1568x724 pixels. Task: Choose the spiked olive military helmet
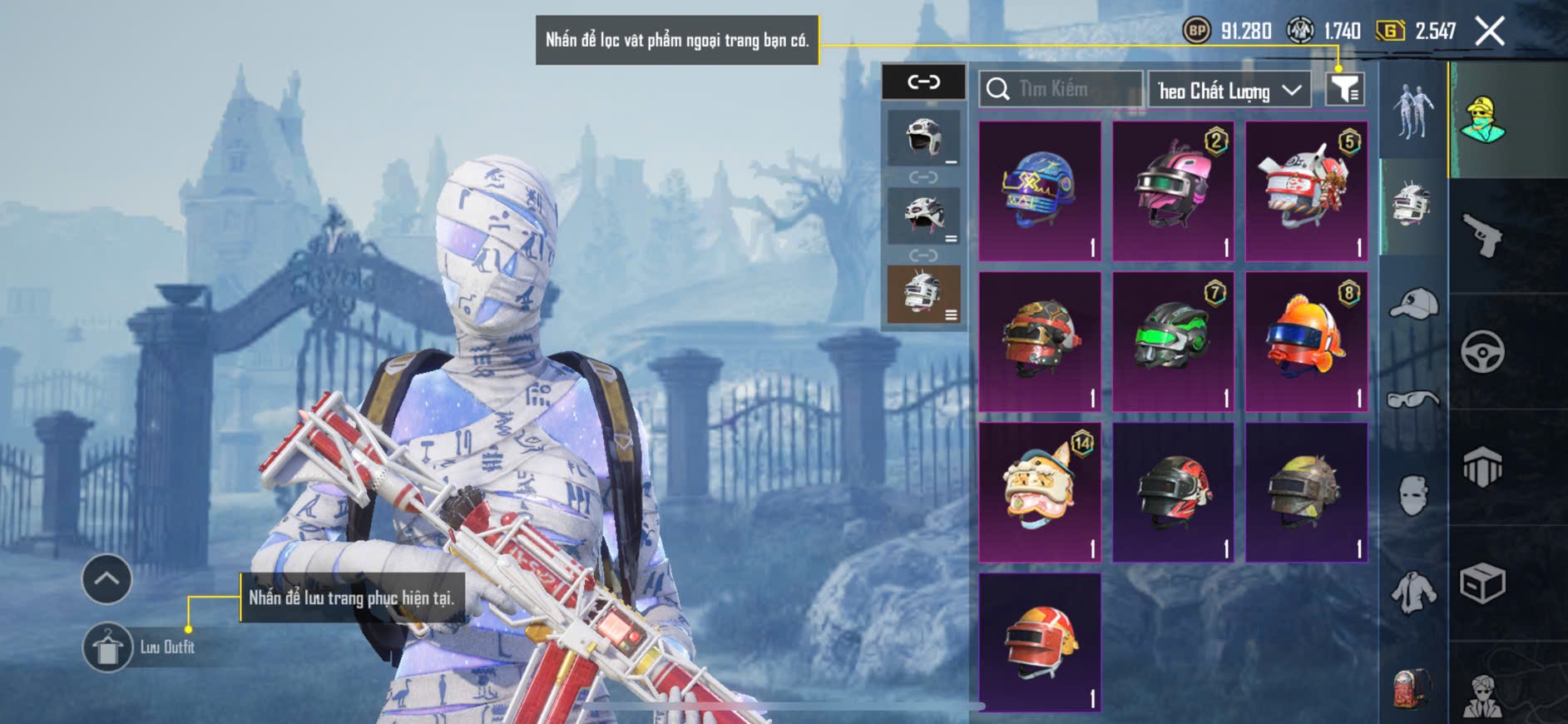[1306, 492]
